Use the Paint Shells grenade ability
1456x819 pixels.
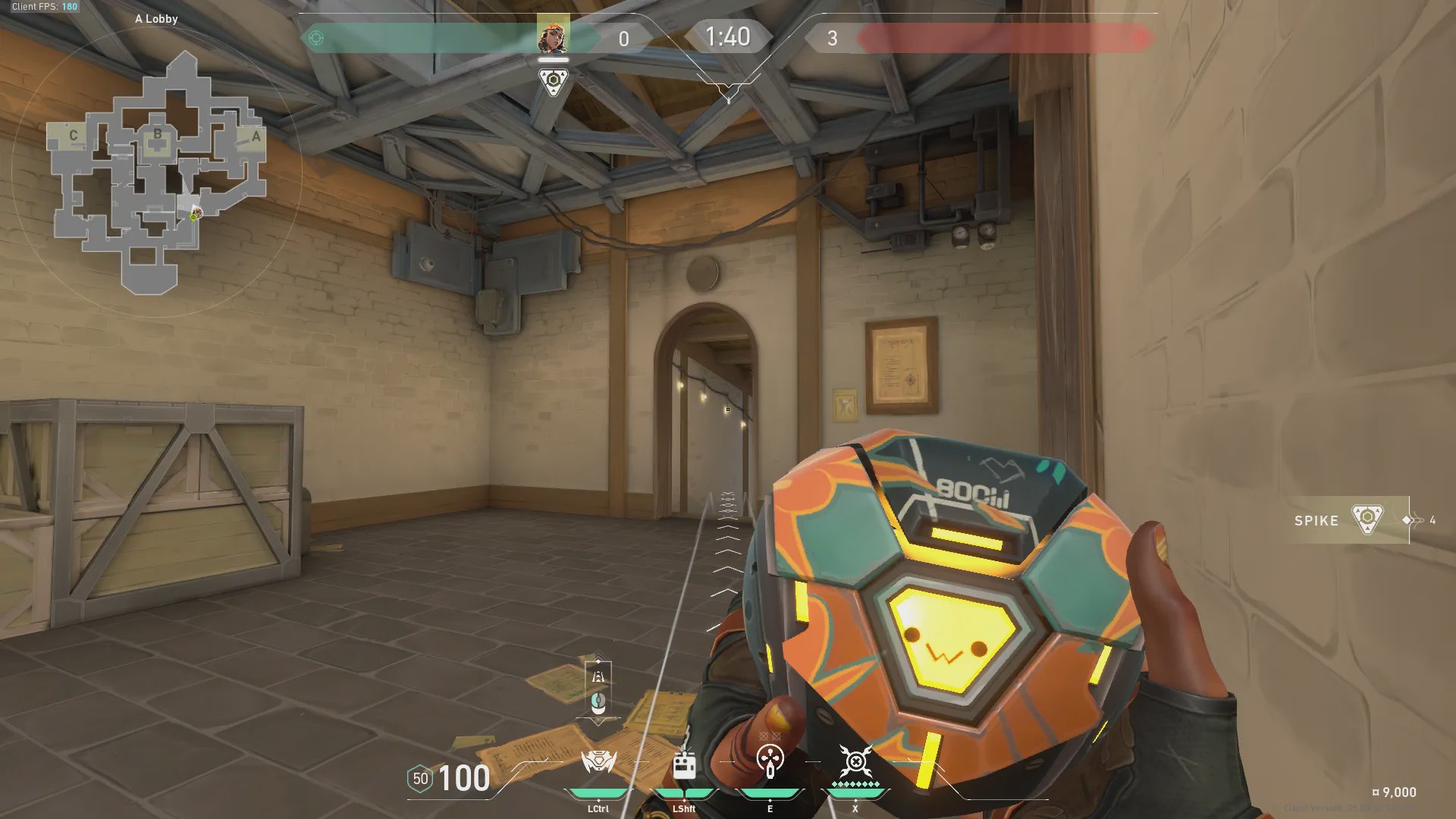tap(770, 761)
